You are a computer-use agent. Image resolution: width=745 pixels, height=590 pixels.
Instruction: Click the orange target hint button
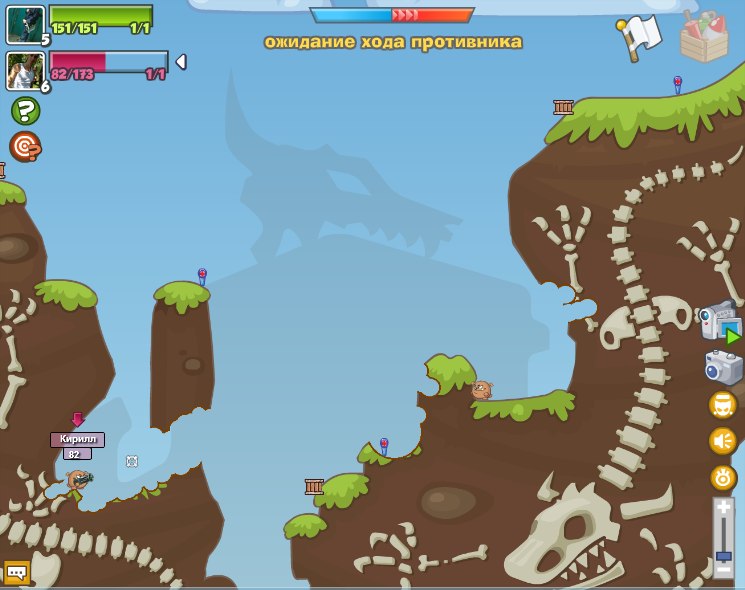(x=25, y=146)
